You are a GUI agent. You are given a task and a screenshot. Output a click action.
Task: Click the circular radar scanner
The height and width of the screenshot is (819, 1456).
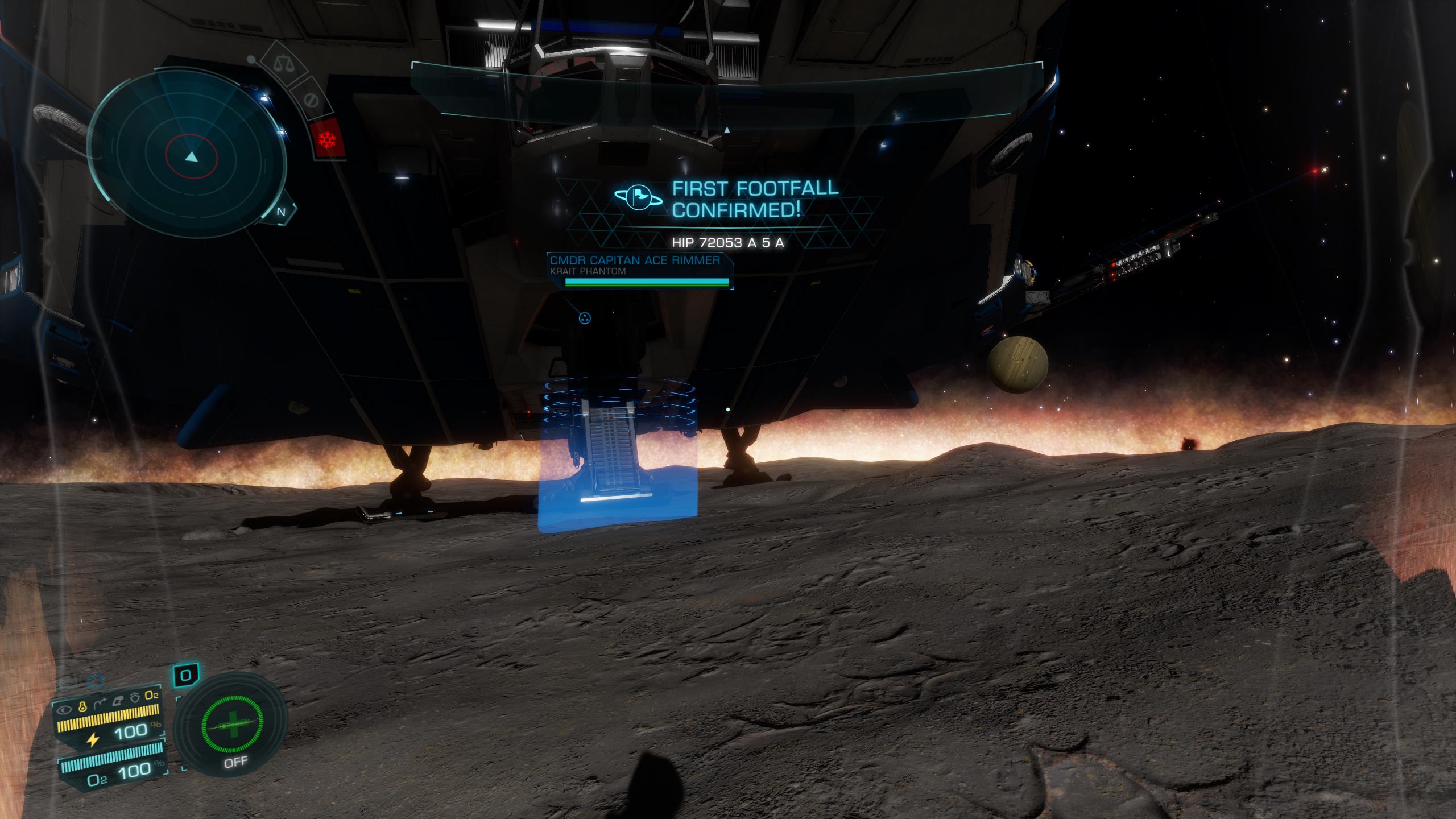[x=188, y=154]
